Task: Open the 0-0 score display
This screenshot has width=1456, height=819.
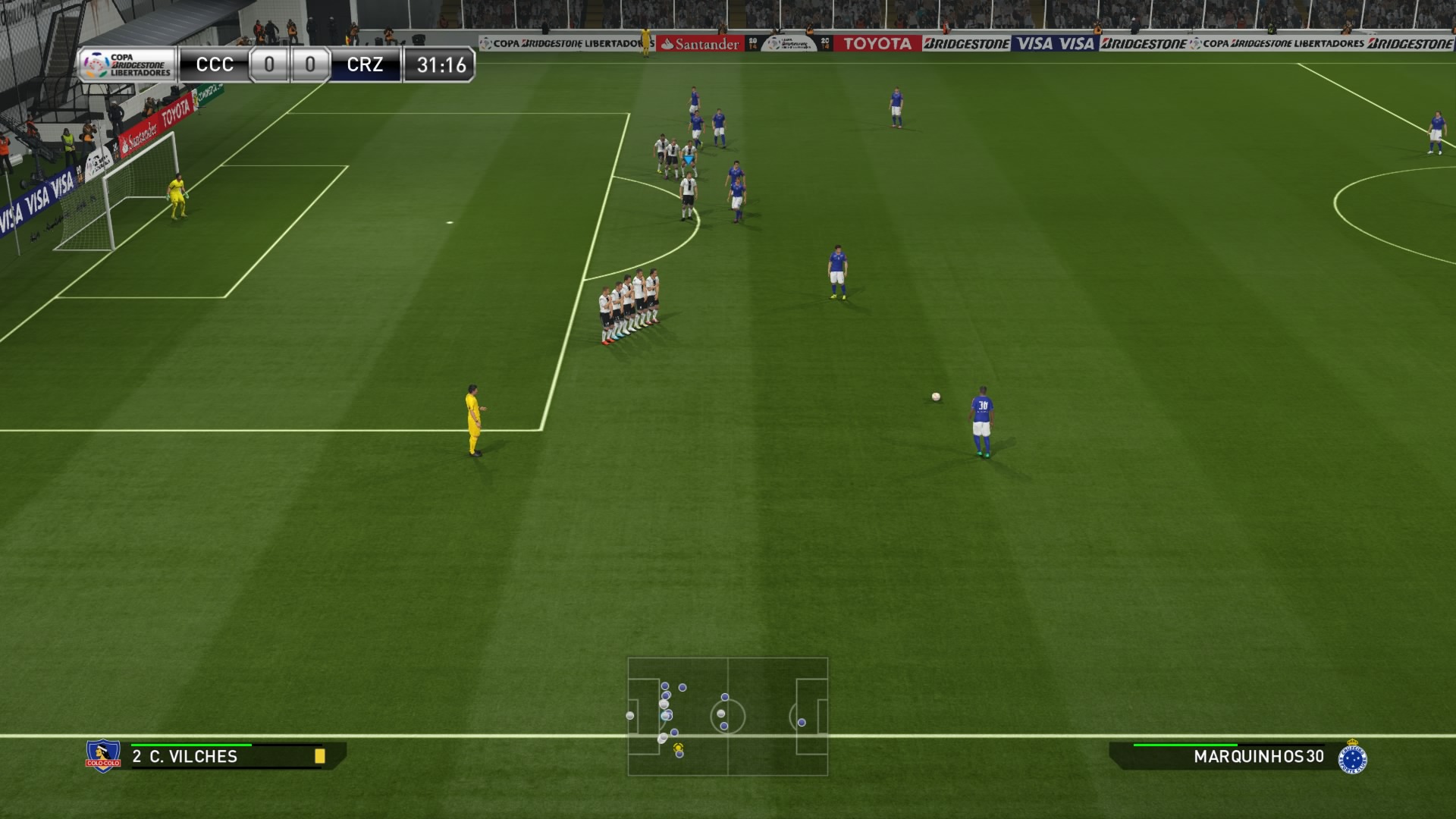Action: 290,64
